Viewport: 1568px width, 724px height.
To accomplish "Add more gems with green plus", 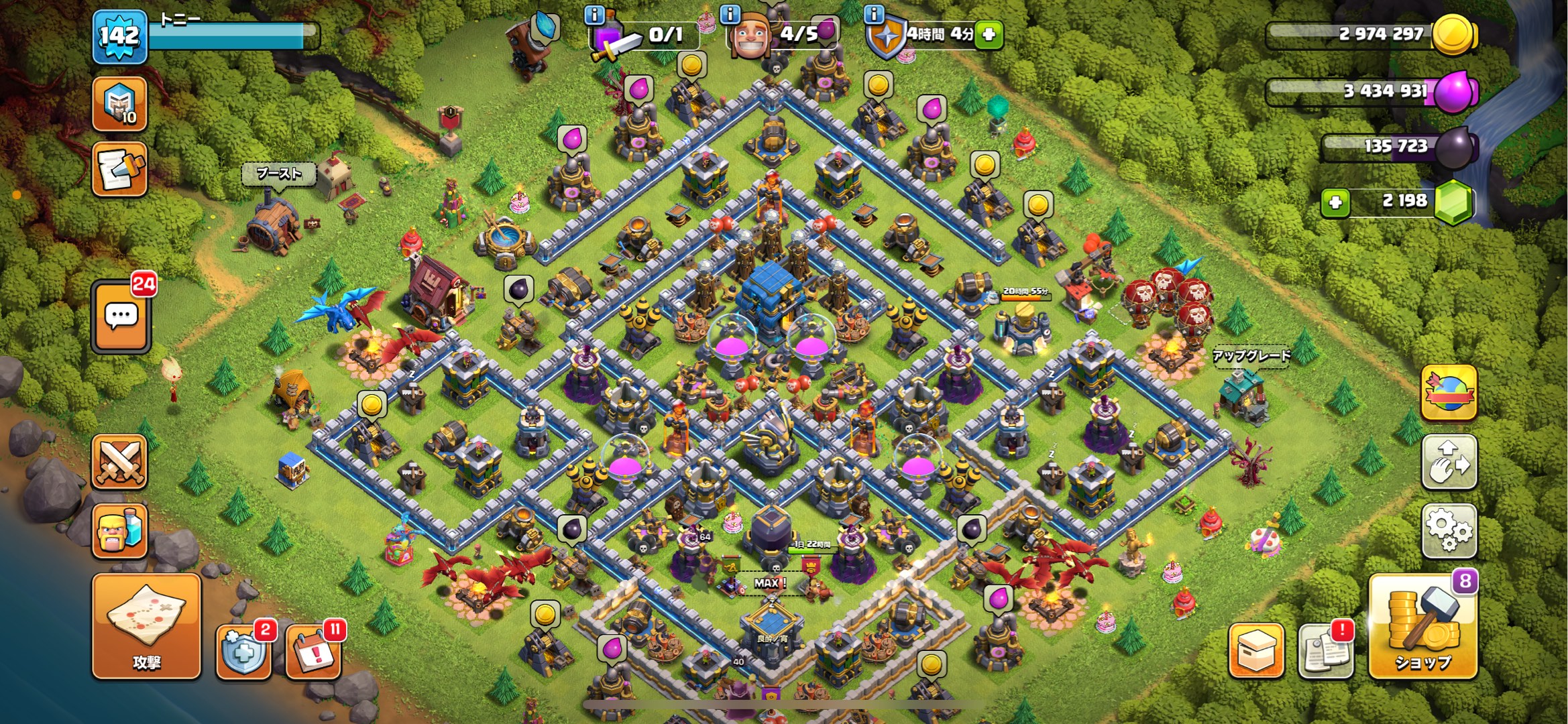I will [x=1335, y=202].
